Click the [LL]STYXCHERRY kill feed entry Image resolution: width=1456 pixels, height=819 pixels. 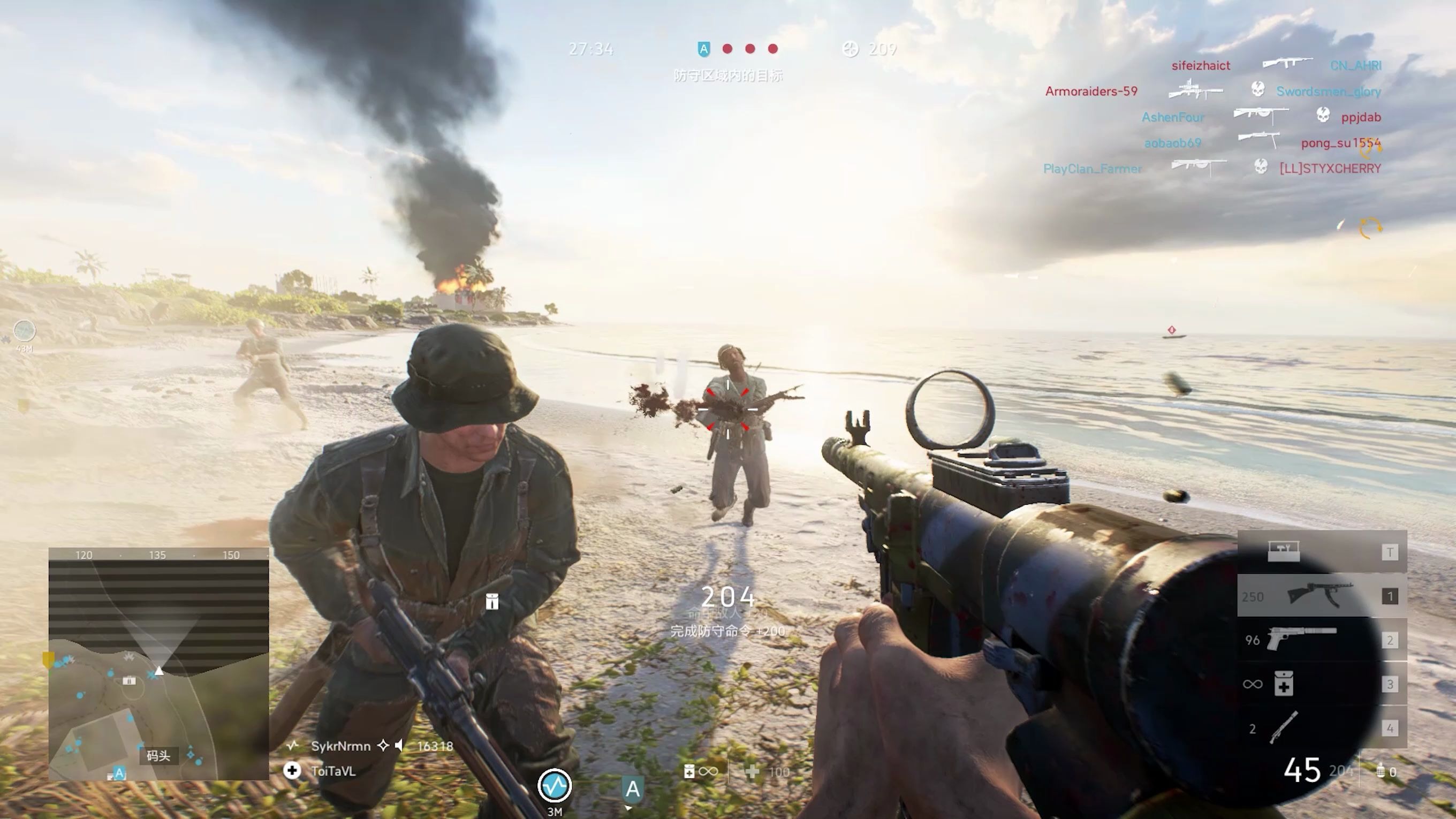(x=1330, y=169)
